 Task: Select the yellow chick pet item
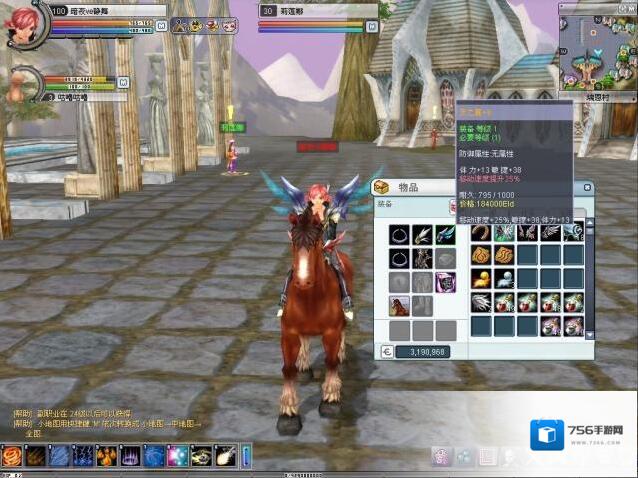(x=481, y=279)
